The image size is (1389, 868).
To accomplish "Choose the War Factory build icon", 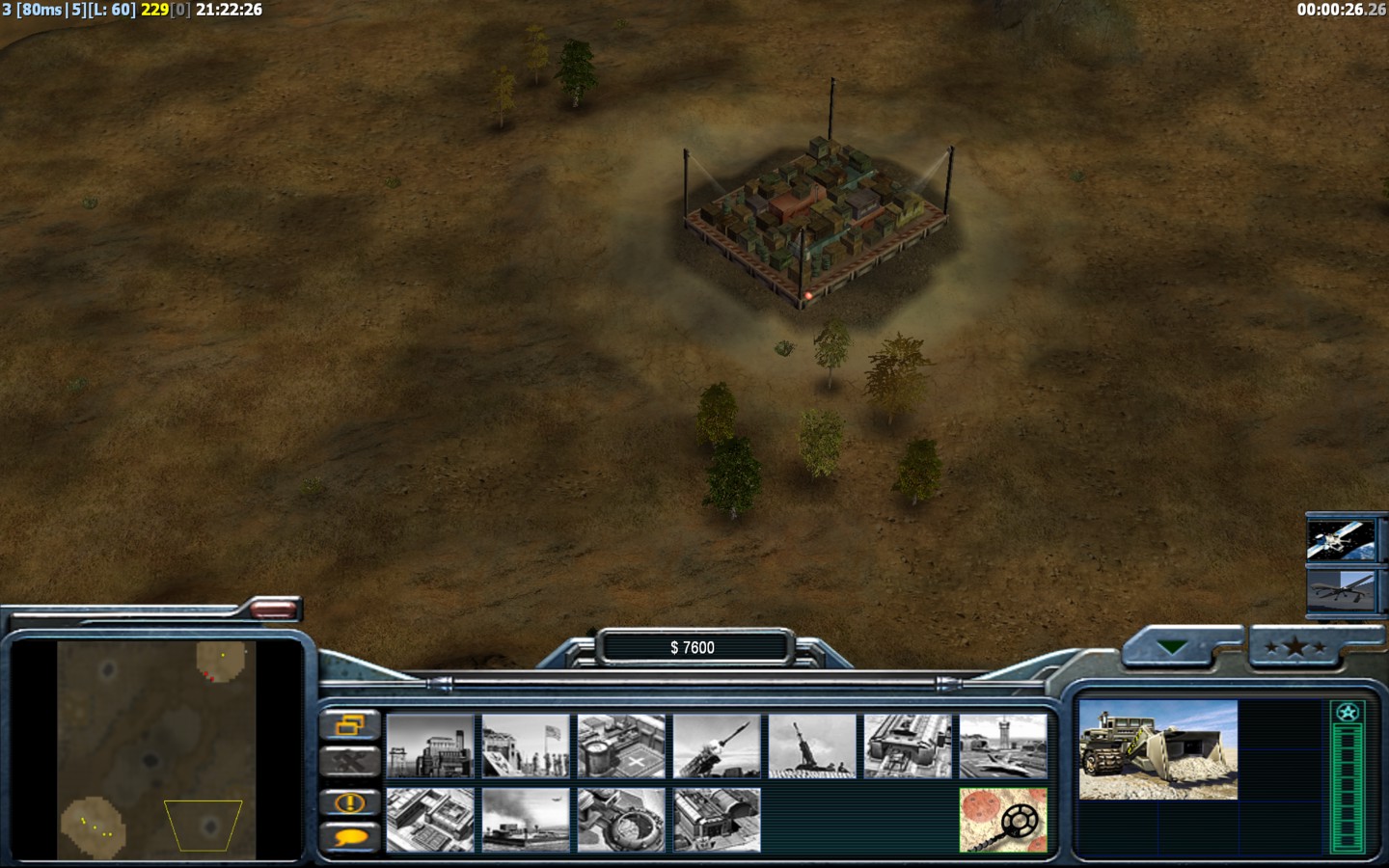I will click(x=908, y=746).
